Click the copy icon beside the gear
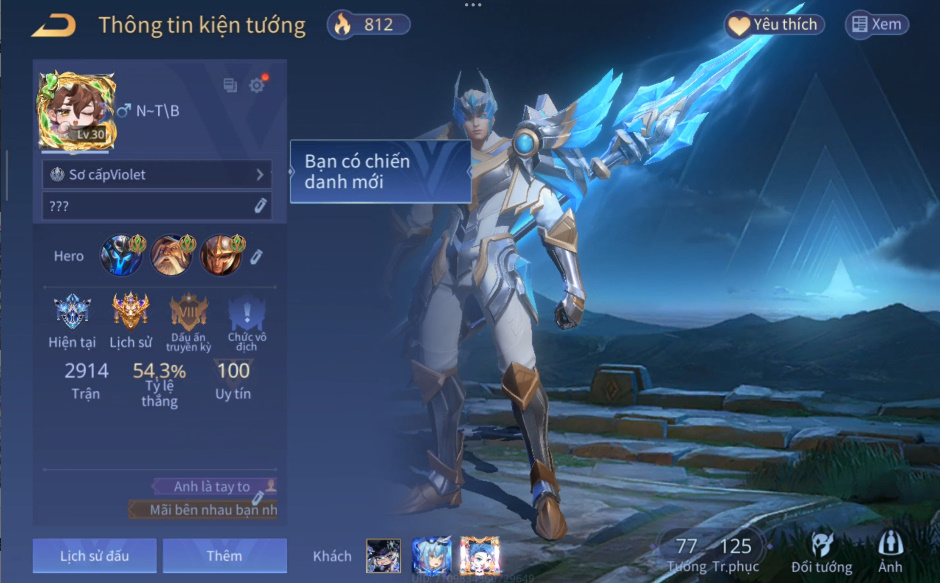Viewport: 940px width, 583px height. coord(230,86)
